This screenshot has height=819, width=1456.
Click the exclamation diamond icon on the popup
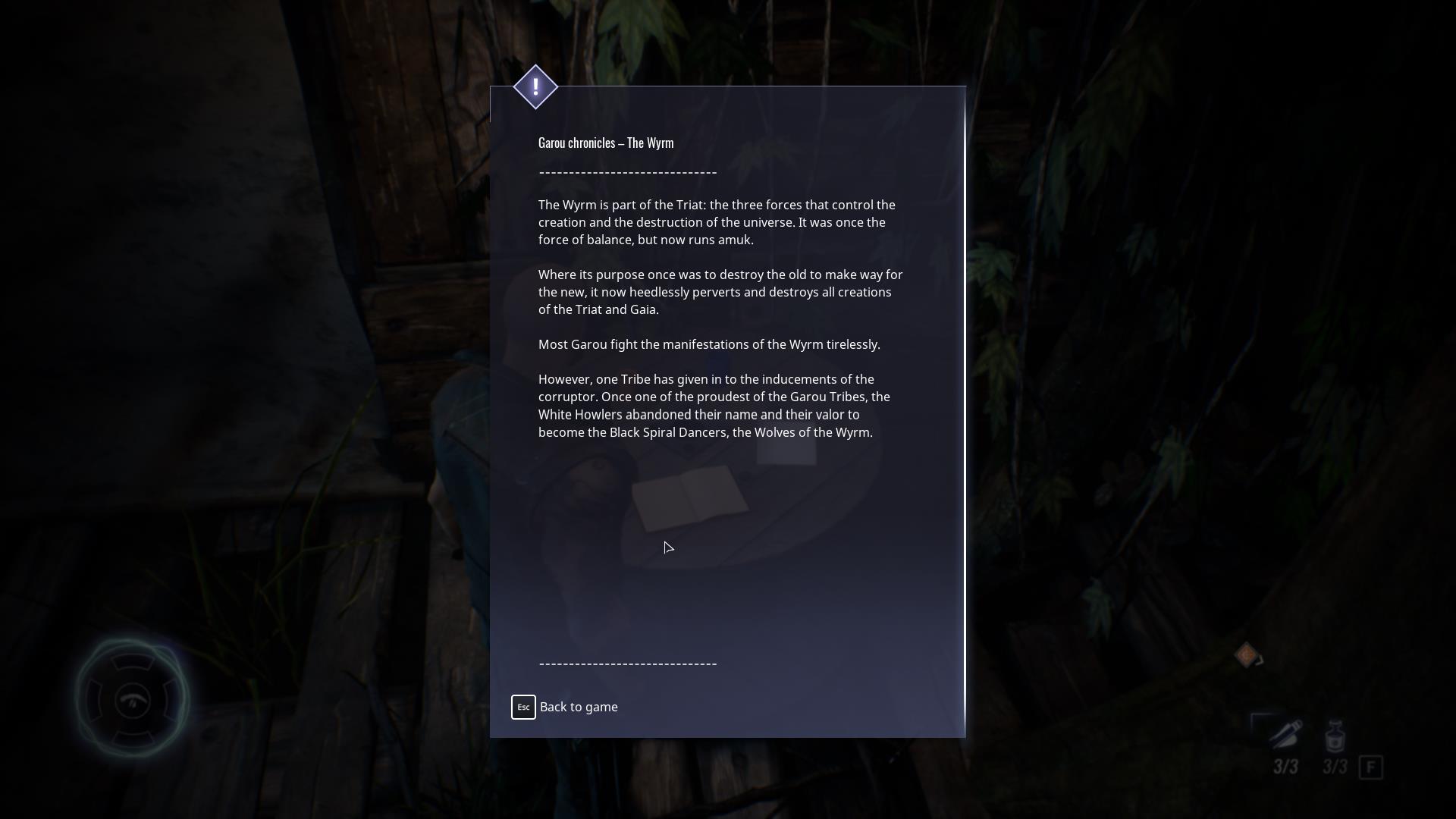pyautogui.click(x=535, y=87)
